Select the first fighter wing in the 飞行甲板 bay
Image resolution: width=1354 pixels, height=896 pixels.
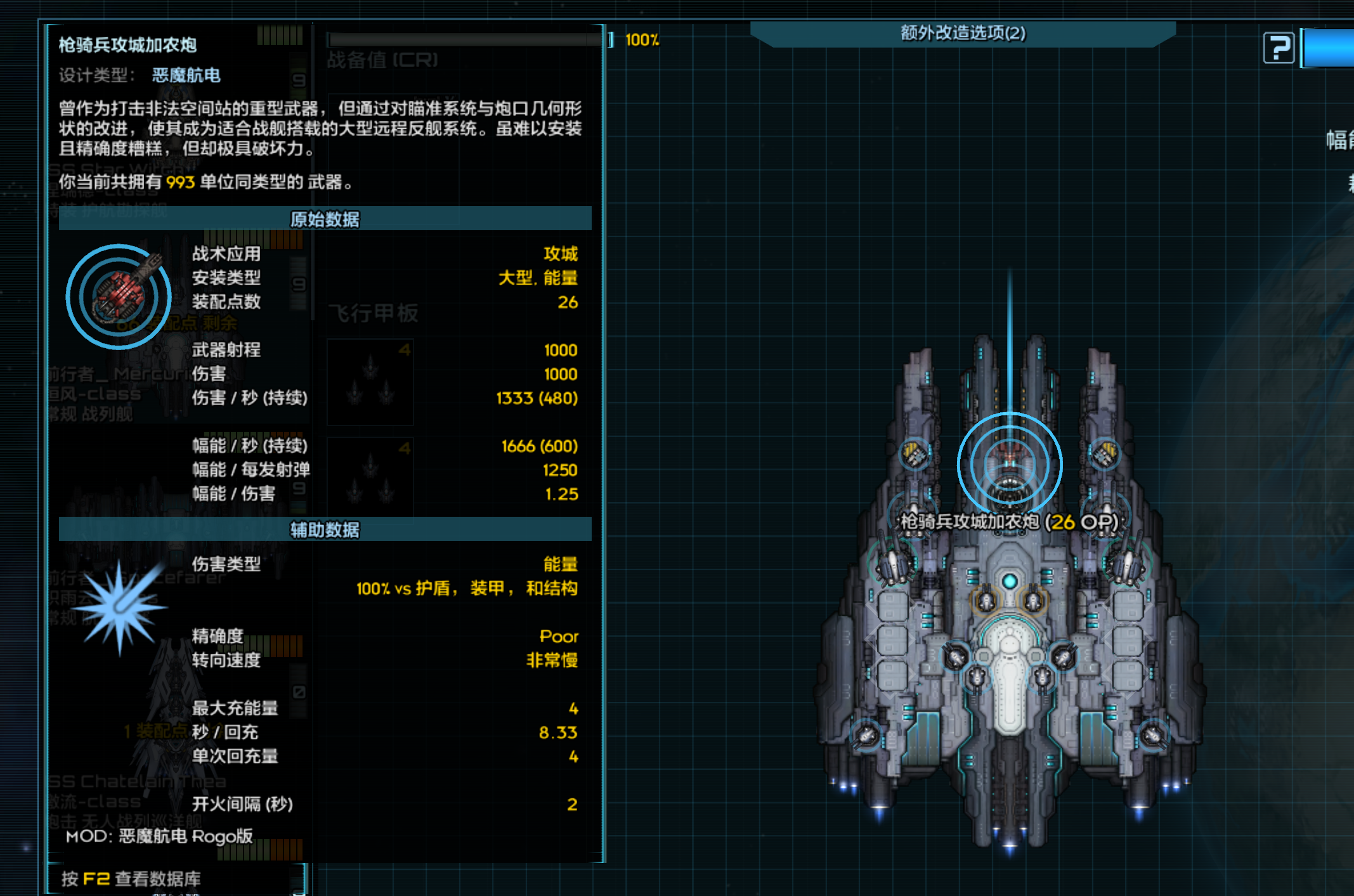click(x=370, y=382)
